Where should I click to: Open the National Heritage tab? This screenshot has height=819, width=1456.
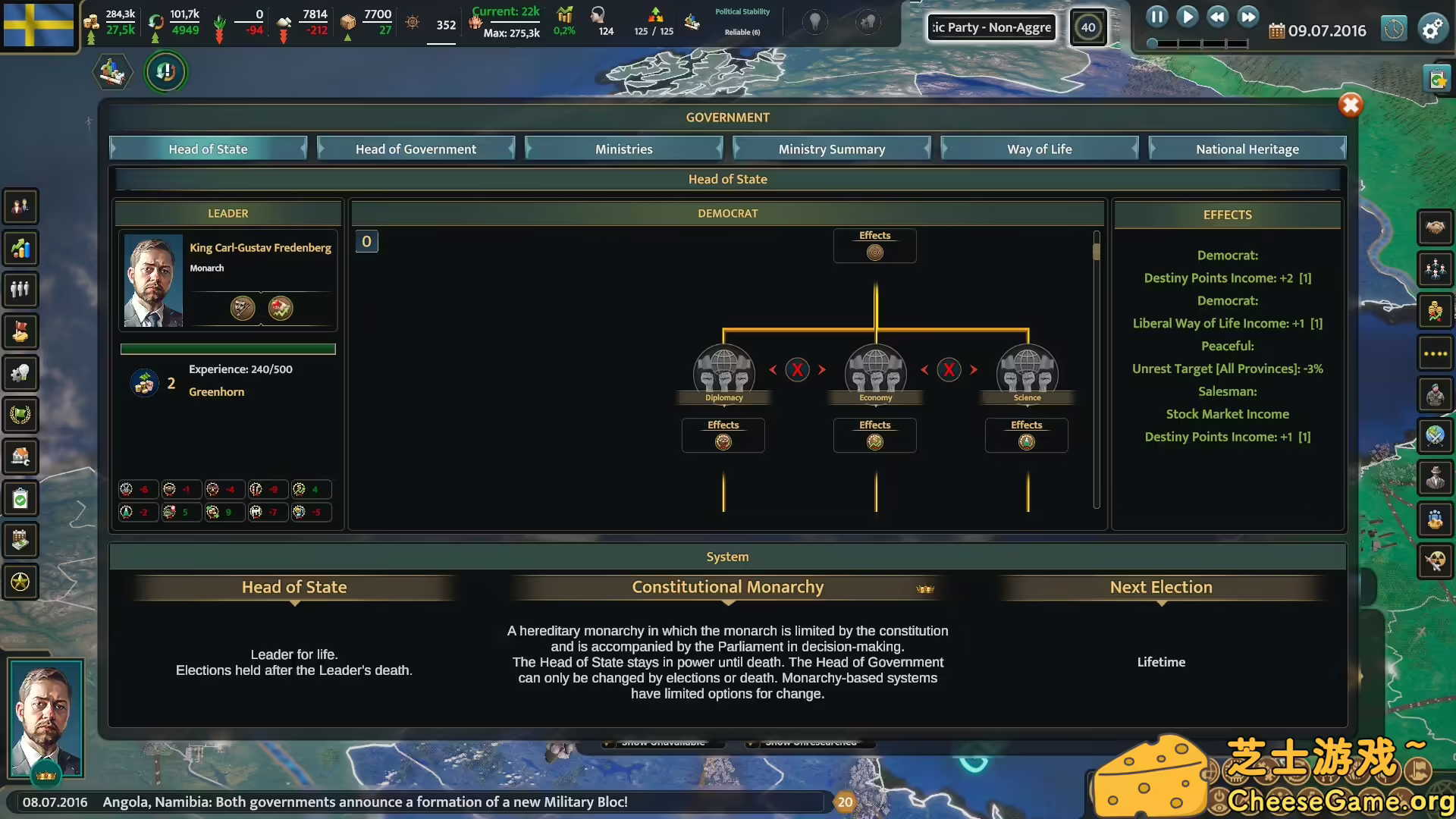[x=1247, y=149]
